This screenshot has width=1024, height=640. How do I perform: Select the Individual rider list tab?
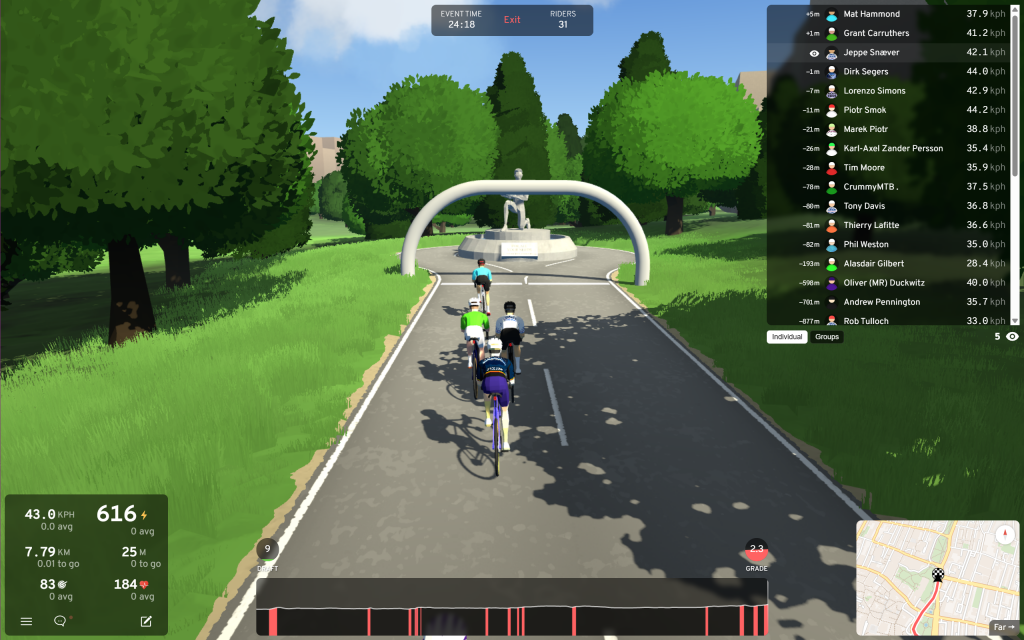(x=787, y=337)
